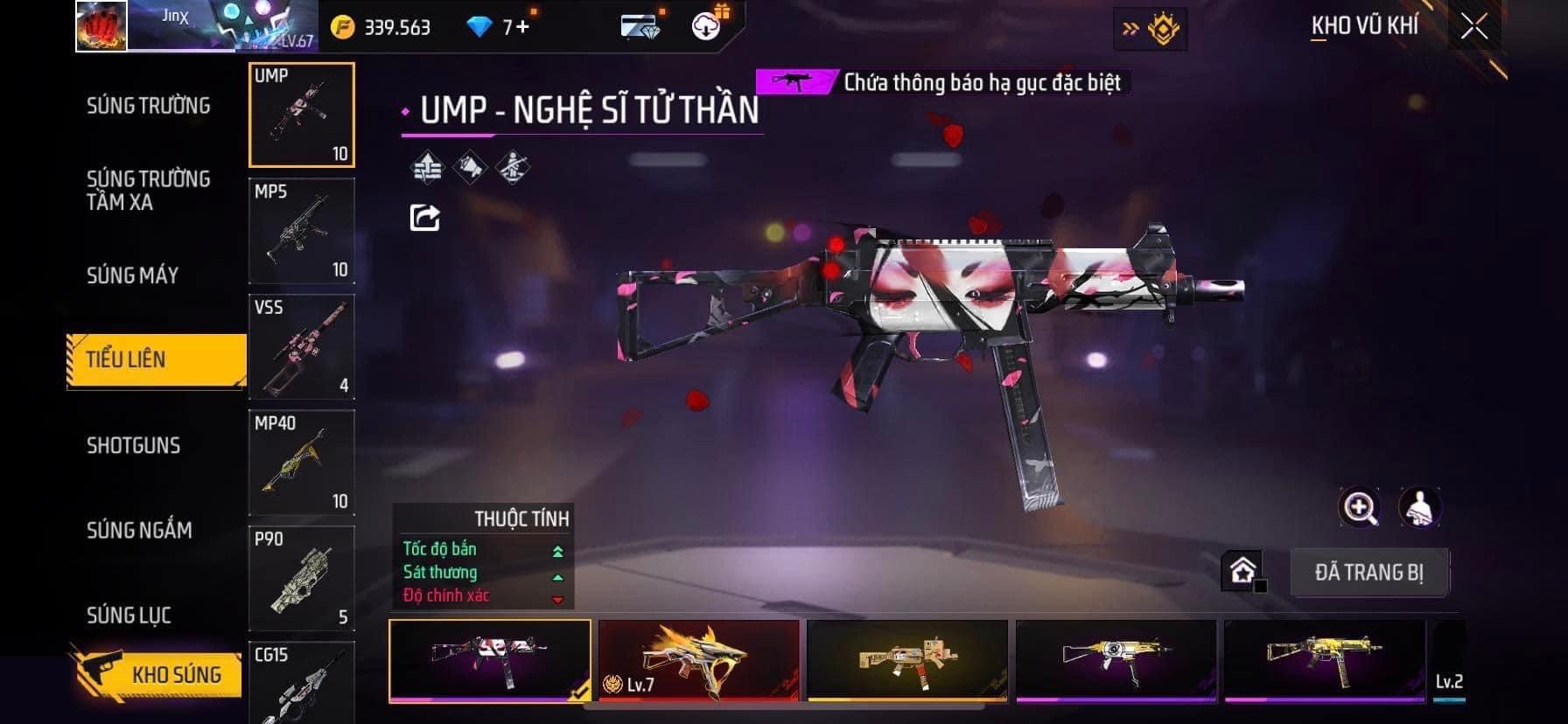Close the weapon armory screen
The image size is (1568, 724).
pos(1473,27)
